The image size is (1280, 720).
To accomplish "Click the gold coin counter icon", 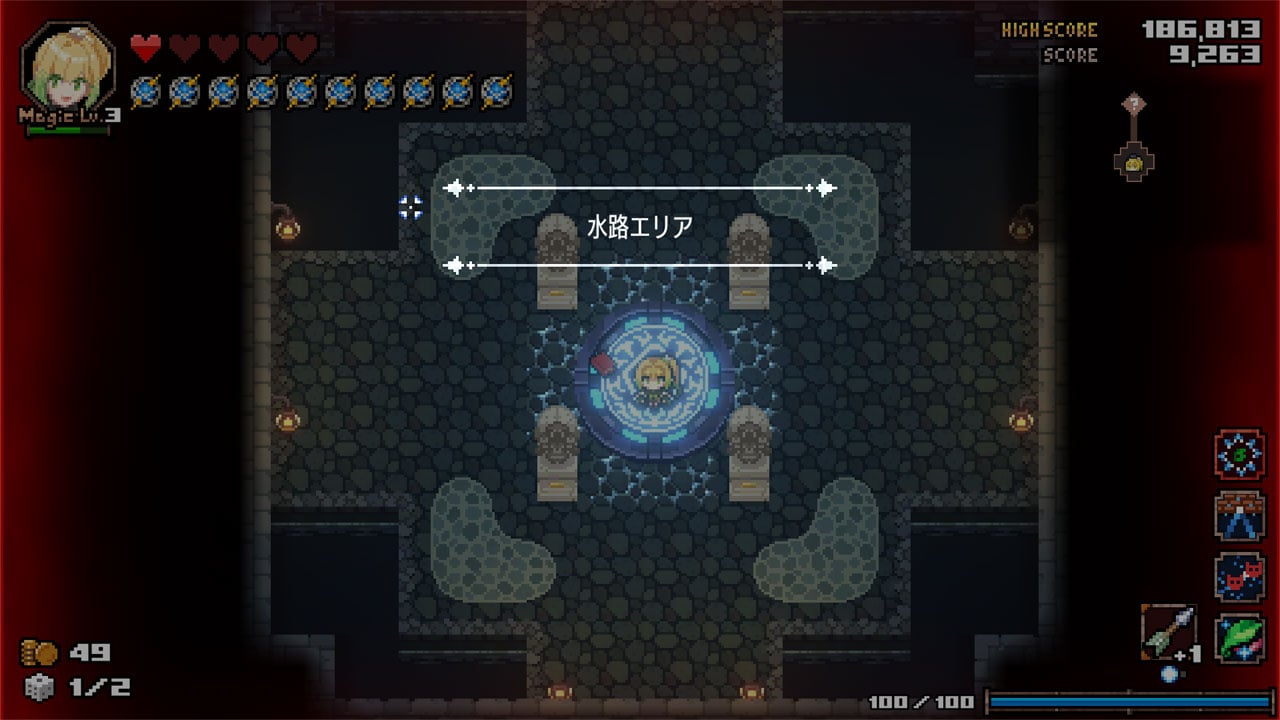I will tap(40, 653).
